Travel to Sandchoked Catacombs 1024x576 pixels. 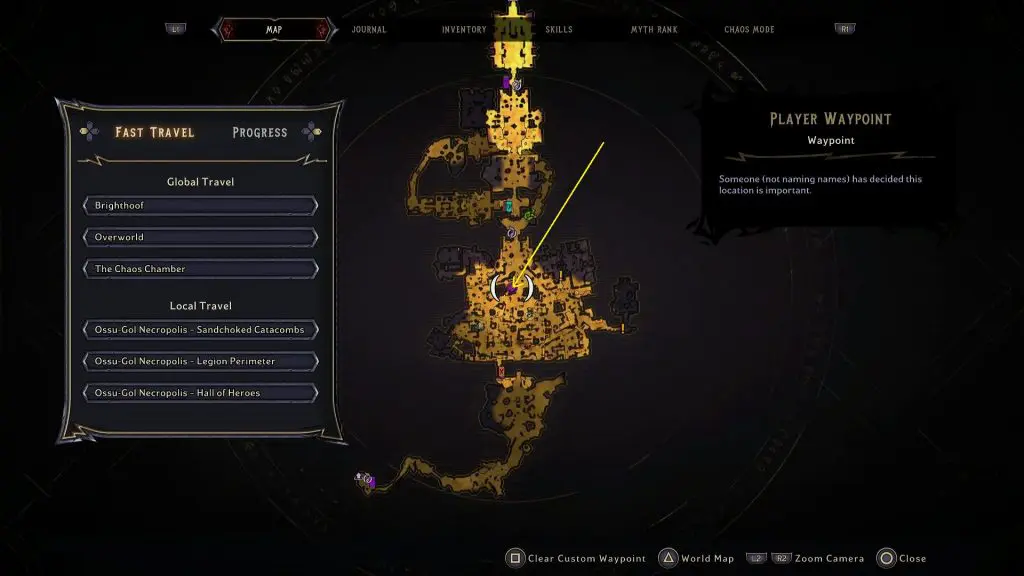point(201,329)
